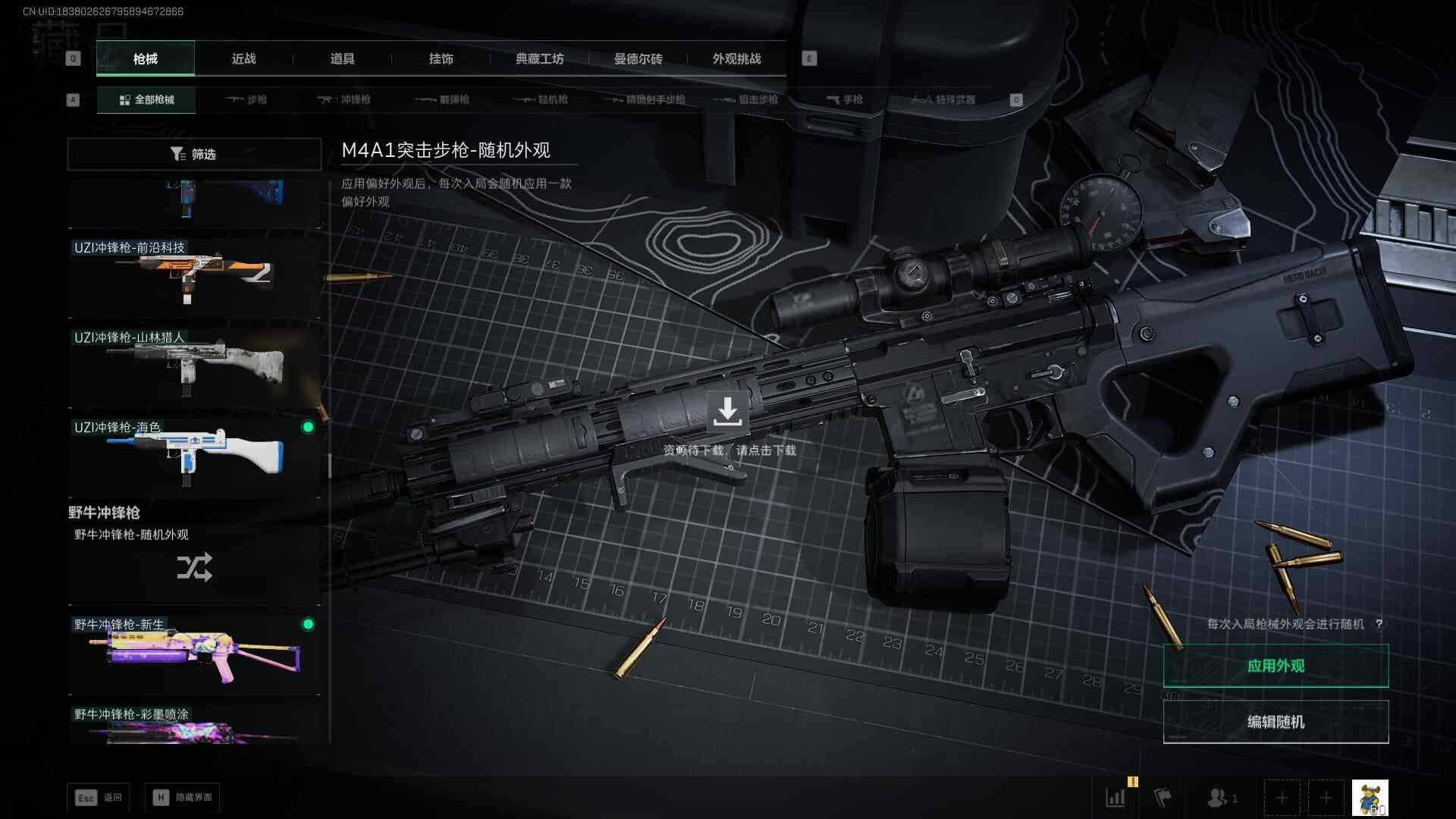Go to the 典藏工坊 tab
The image size is (1456, 819).
[539, 58]
